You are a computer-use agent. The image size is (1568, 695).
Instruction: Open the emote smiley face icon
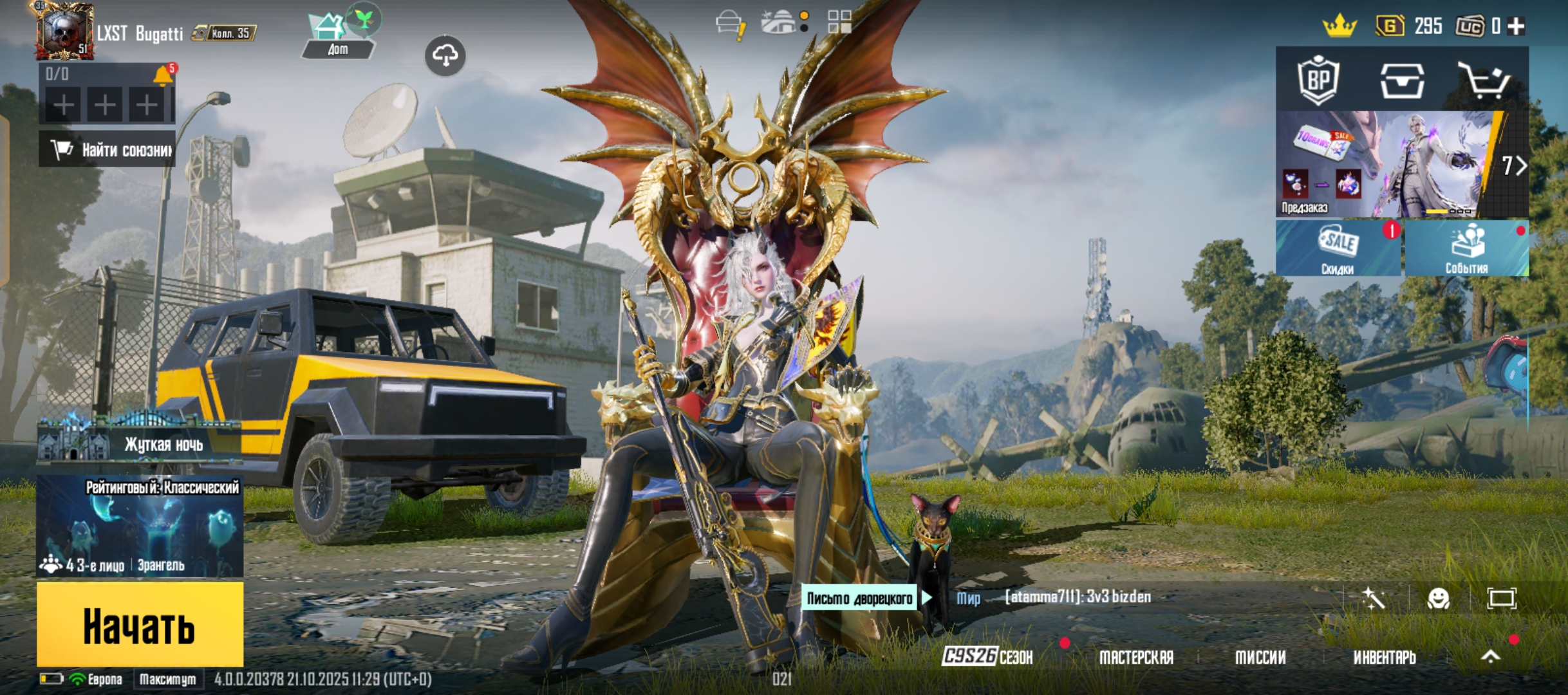(x=1438, y=598)
